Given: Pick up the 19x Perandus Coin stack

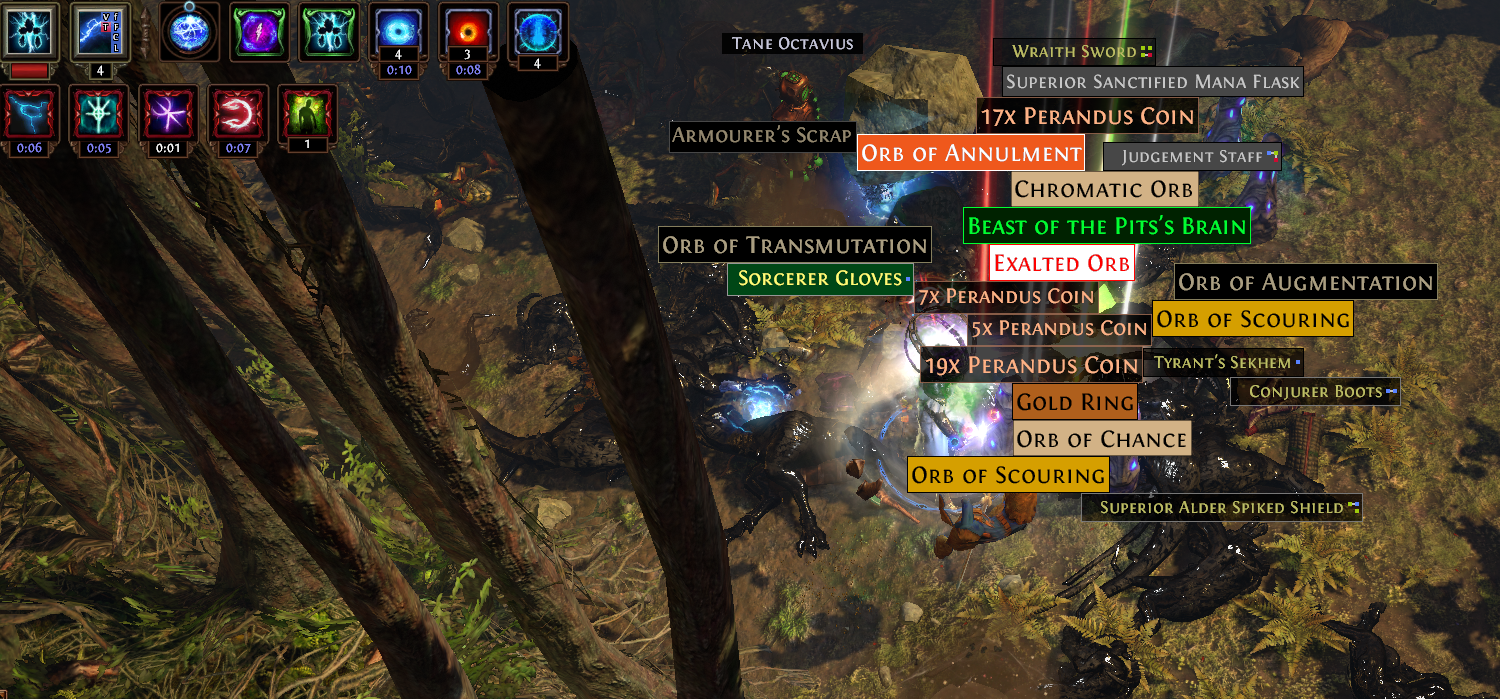Looking at the screenshot, I should tap(1031, 366).
